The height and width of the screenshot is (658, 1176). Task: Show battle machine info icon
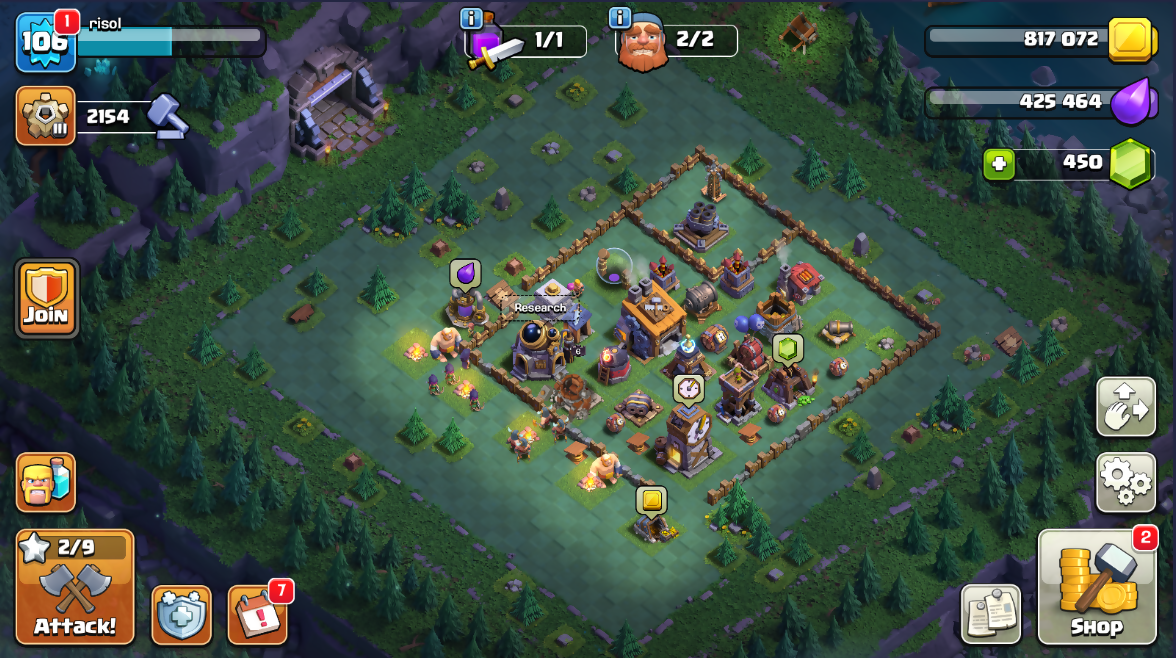tap(471, 18)
